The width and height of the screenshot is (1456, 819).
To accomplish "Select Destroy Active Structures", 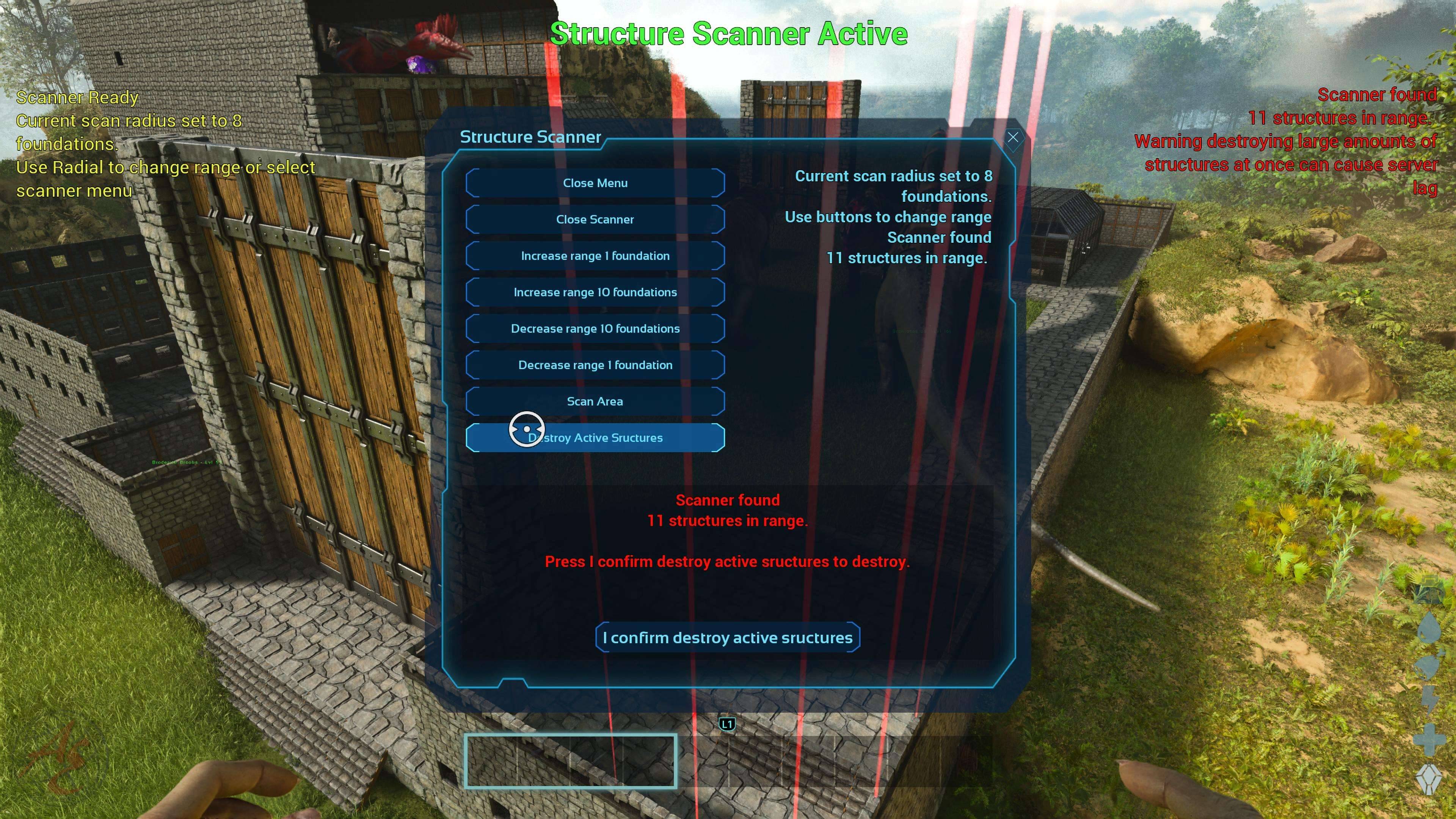I will [595, 438].
